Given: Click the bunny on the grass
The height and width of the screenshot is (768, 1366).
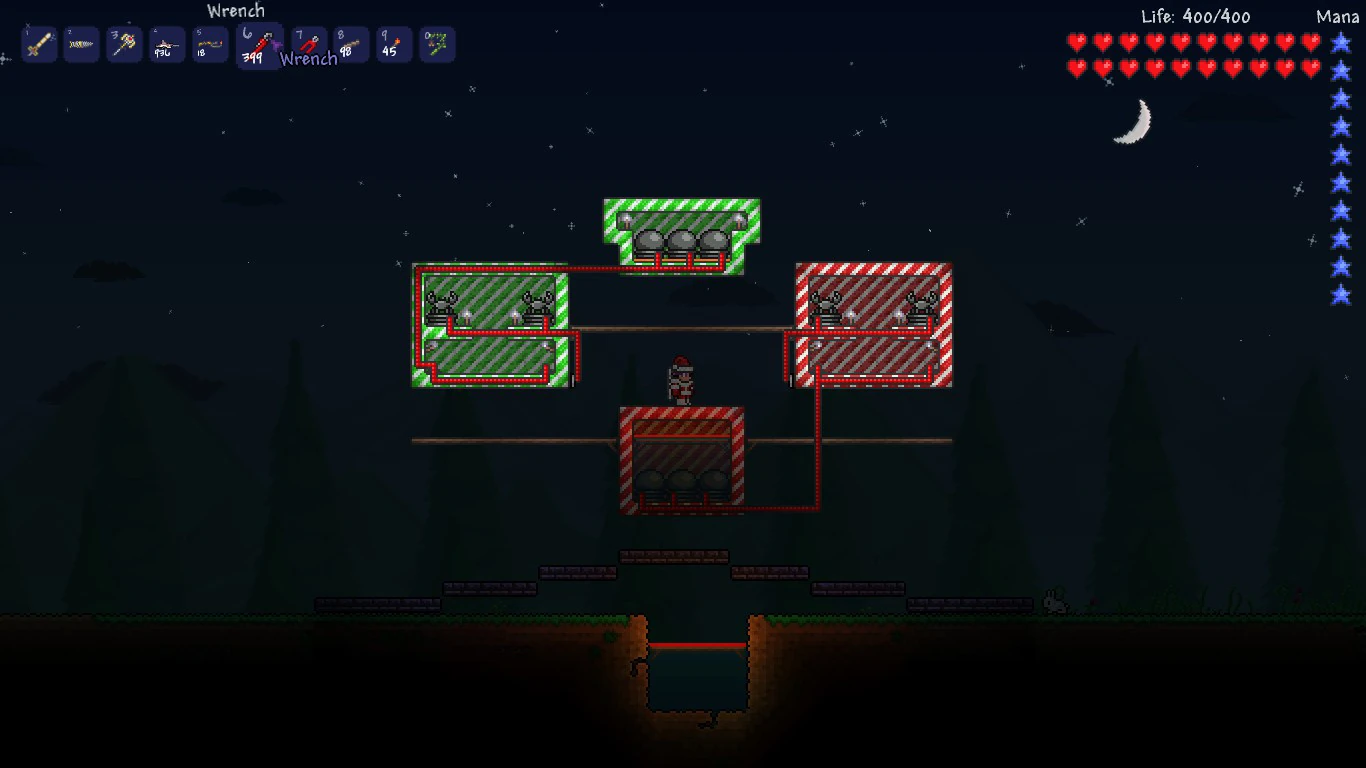Looking at the screenshot, I should tap(1054, 602).
